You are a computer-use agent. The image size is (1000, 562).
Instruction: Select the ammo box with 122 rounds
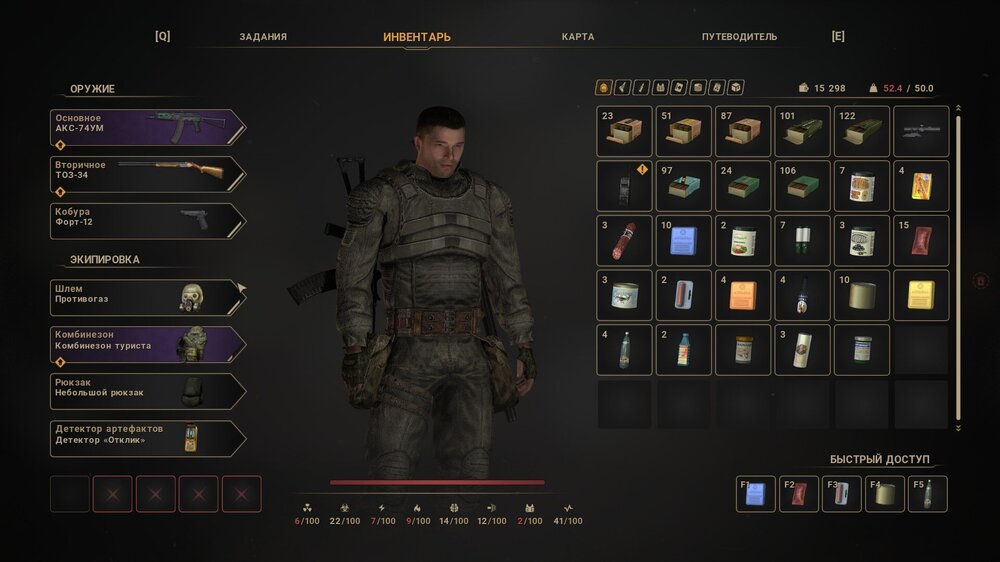tap(861, 131)
